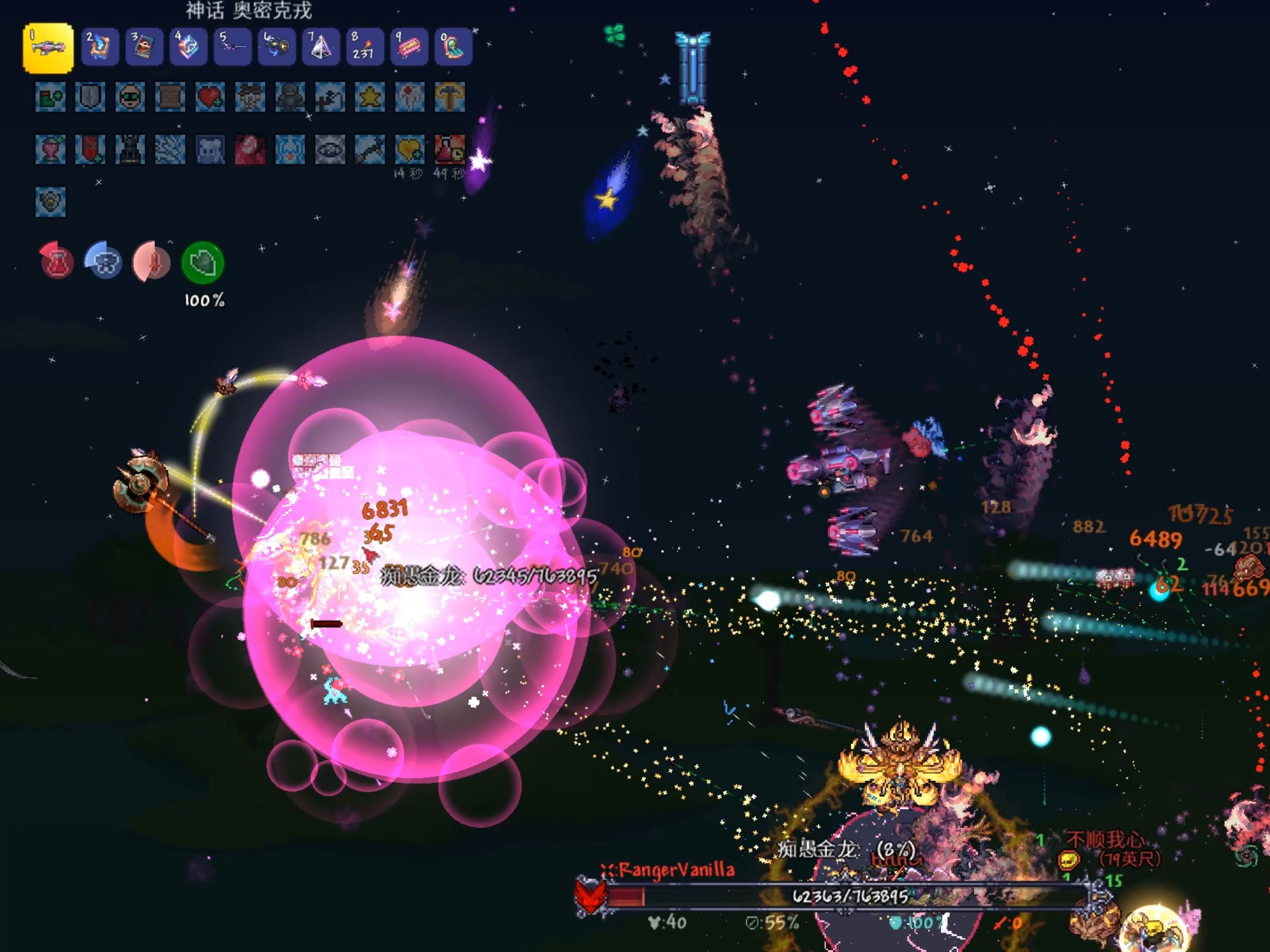Click the red goblet buff icon
This screenshot has height=952, width=1270.
(x=51, y=149)
